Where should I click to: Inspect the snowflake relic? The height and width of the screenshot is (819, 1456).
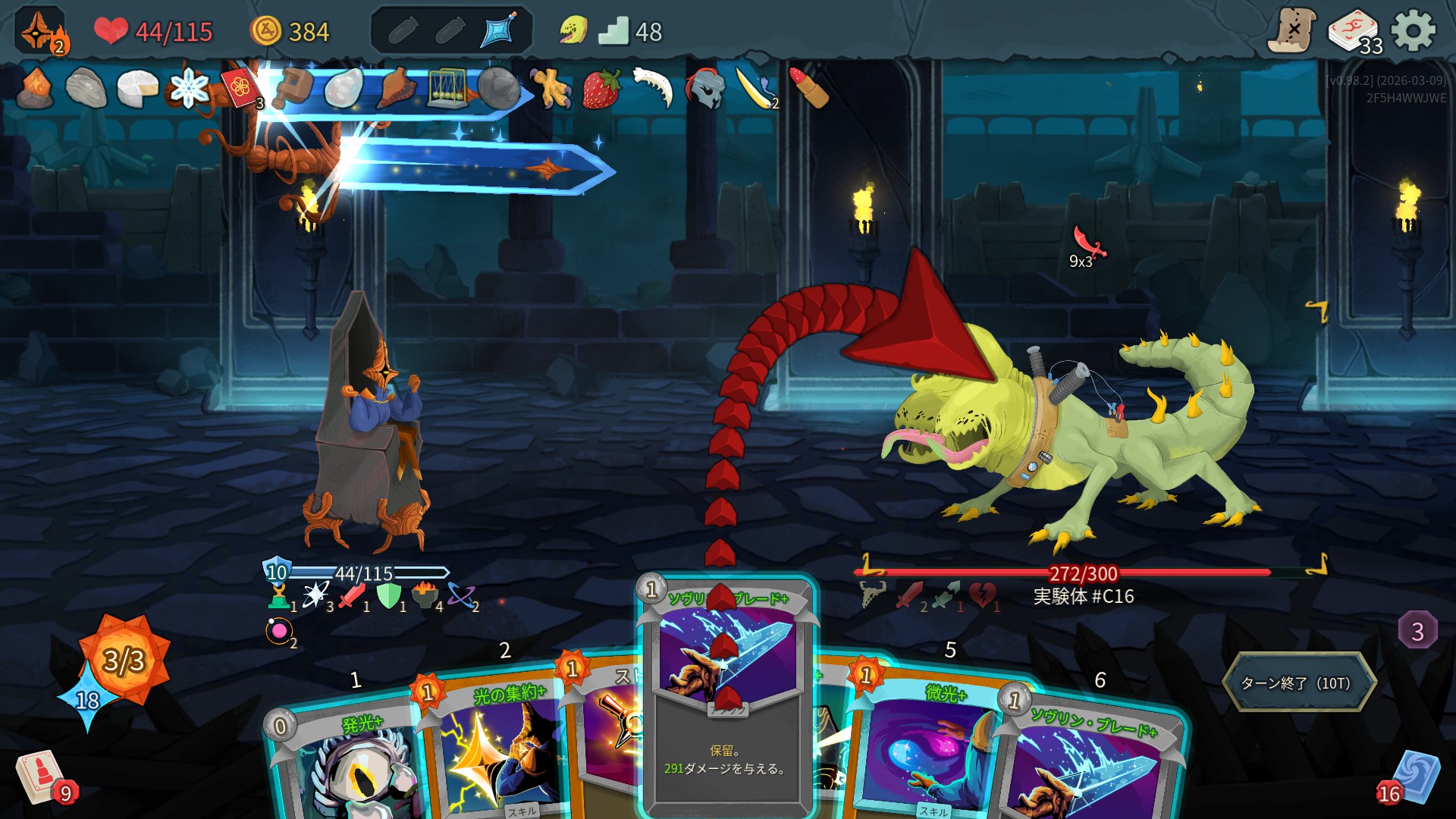(188, 89)
